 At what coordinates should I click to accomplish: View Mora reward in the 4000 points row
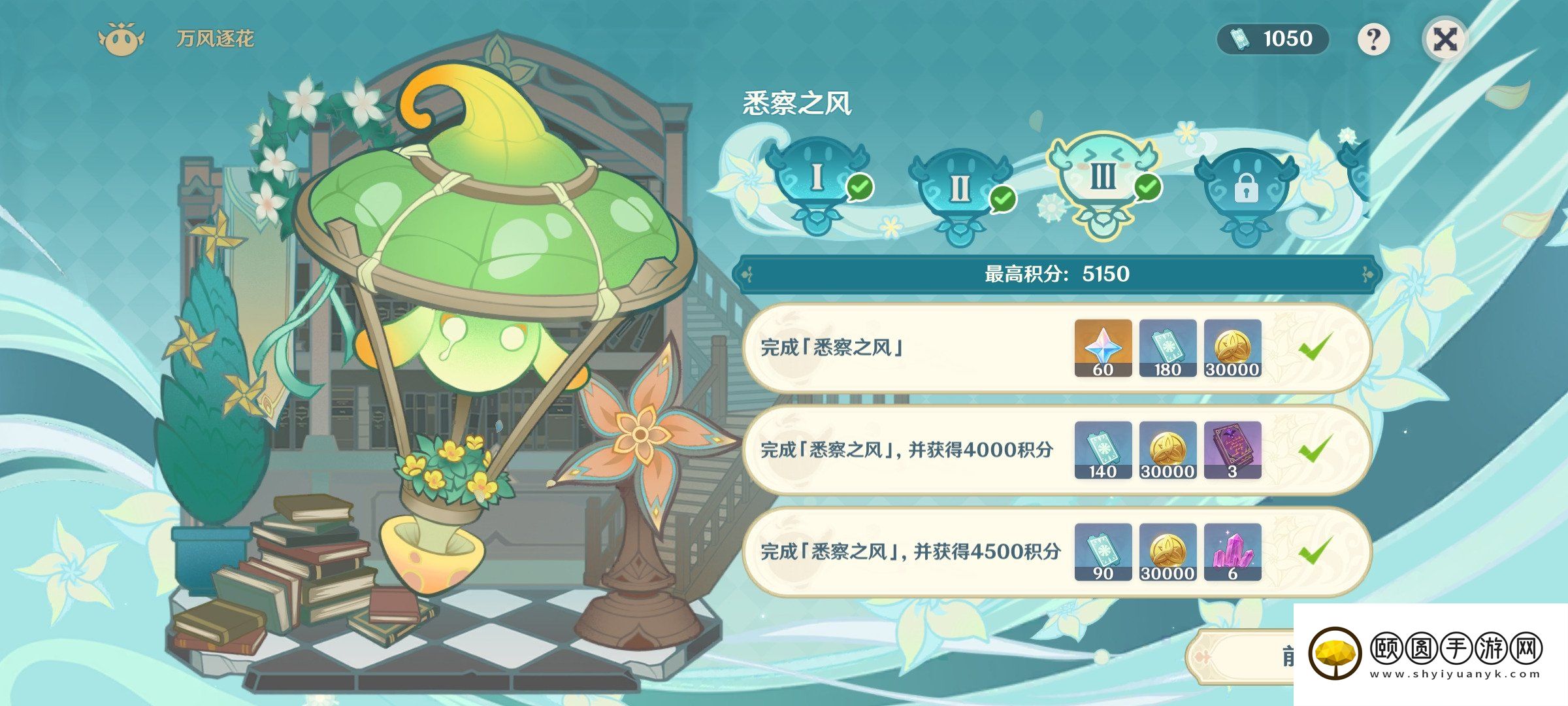(x=1168, y=450)
